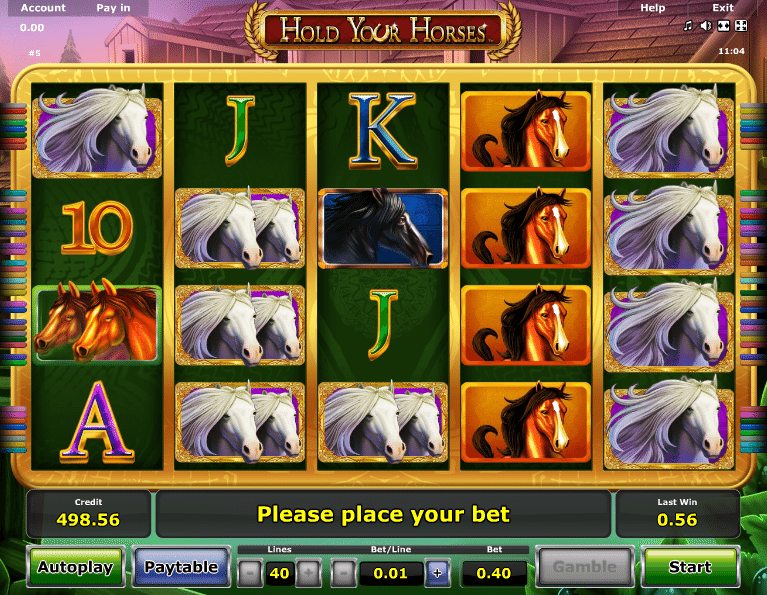
Task: Open the Account menu
Action: coord(43,8)
